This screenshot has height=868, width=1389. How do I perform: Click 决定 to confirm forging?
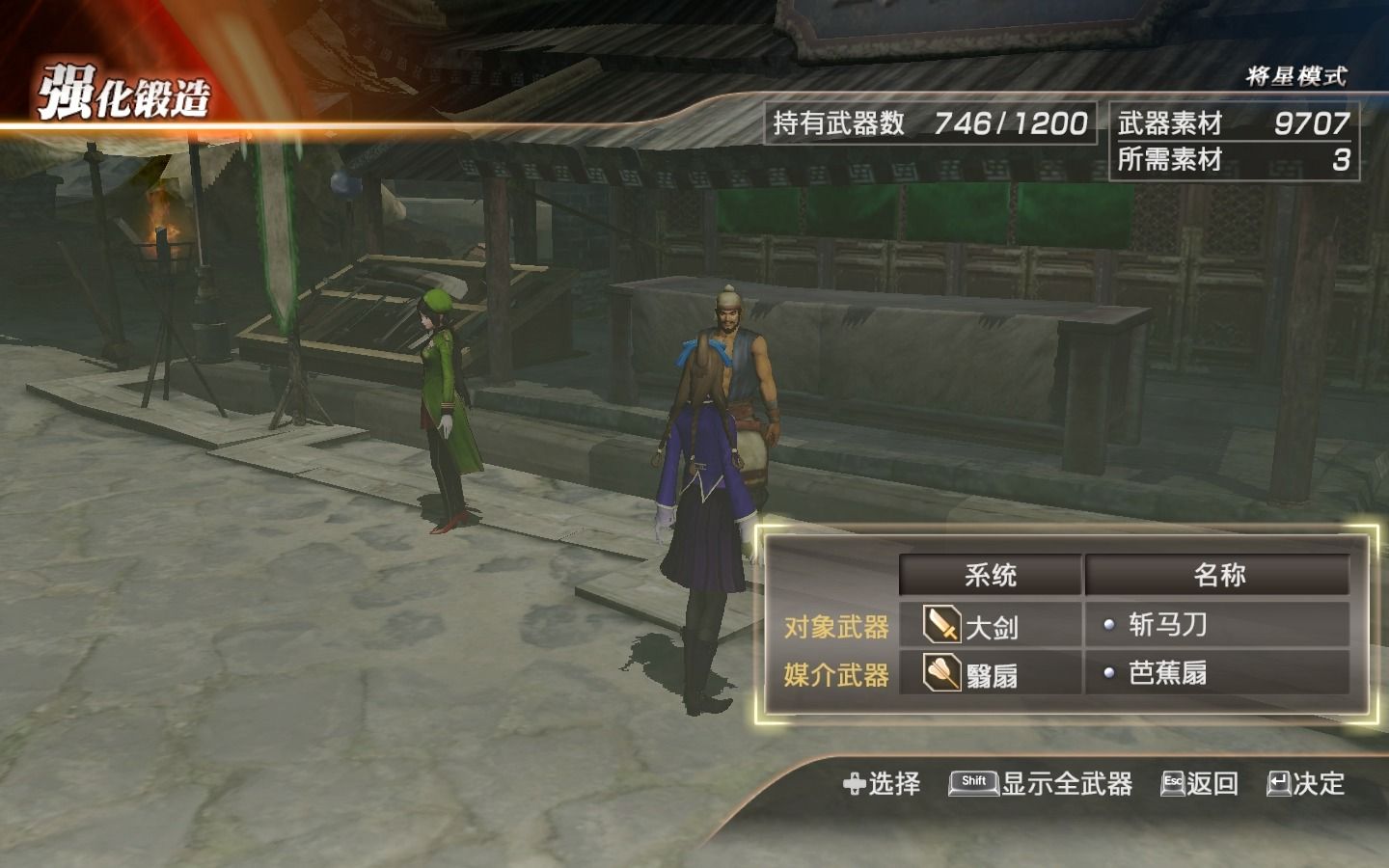tap(1320, 784)
